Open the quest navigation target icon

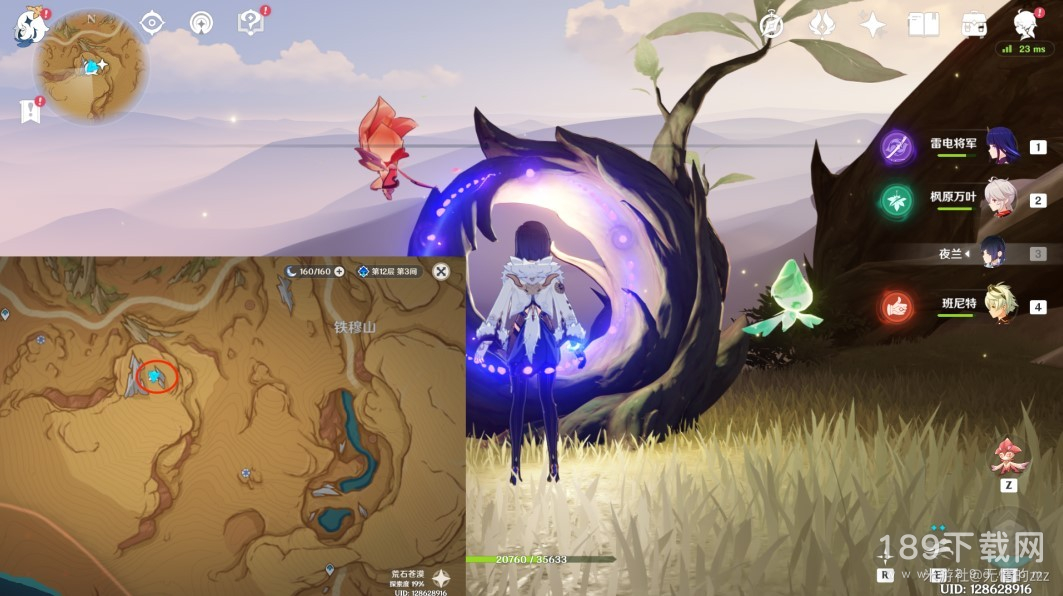(152, 24)
